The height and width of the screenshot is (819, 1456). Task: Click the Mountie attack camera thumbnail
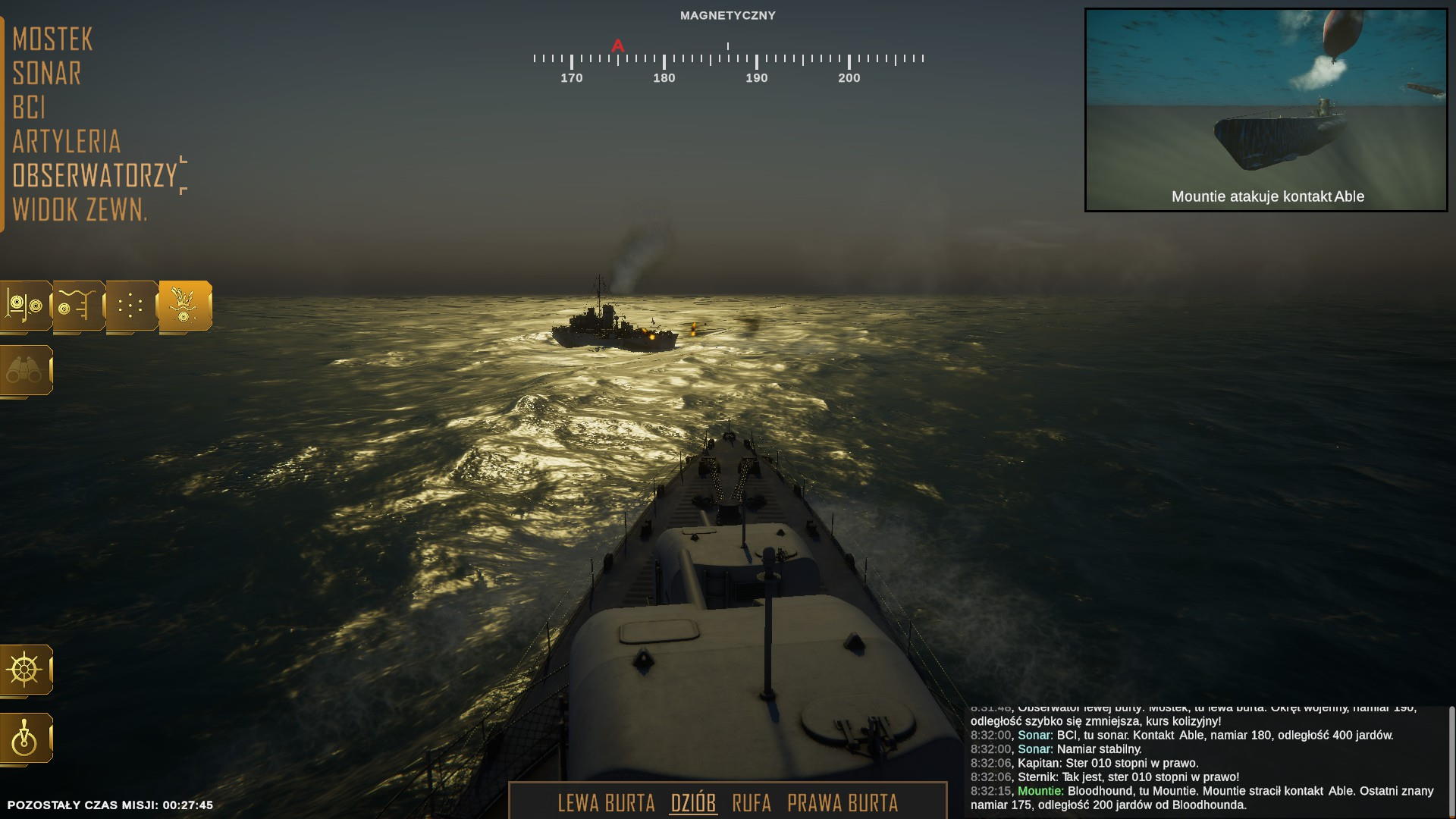point(1266,110)
